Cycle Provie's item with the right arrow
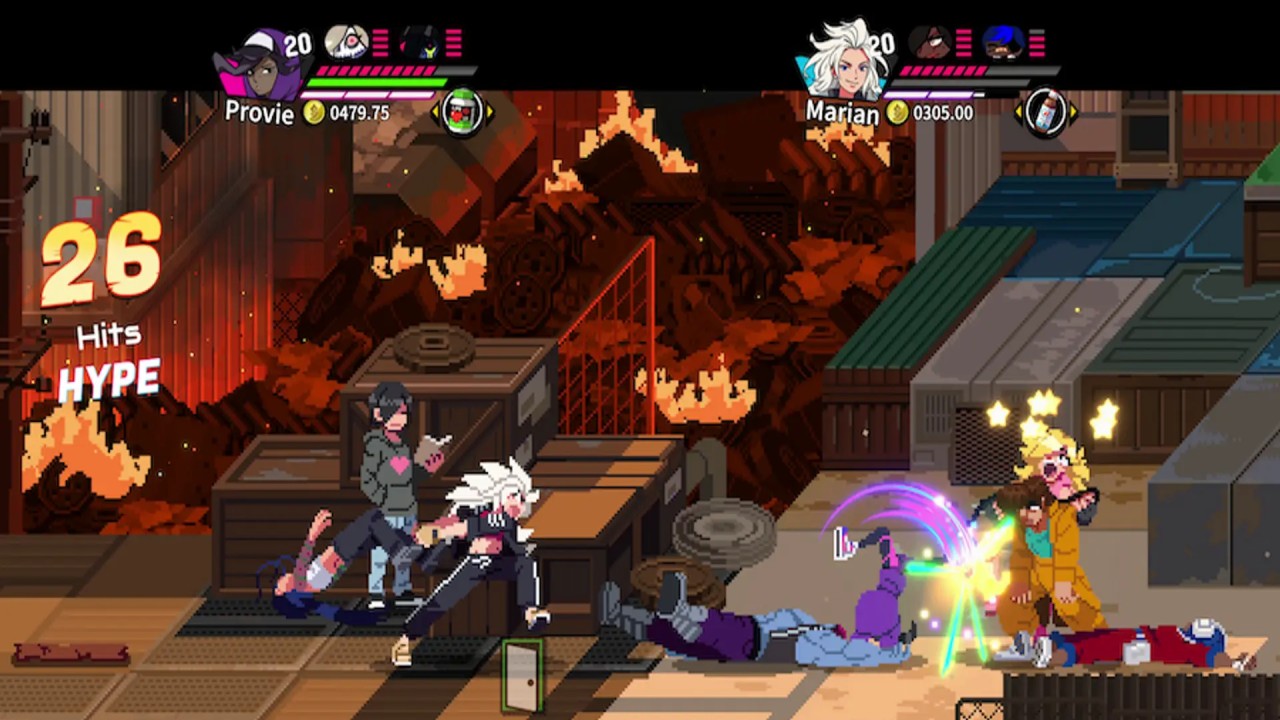The width and height of the screenshot is (1280, 720). [489, 113]
